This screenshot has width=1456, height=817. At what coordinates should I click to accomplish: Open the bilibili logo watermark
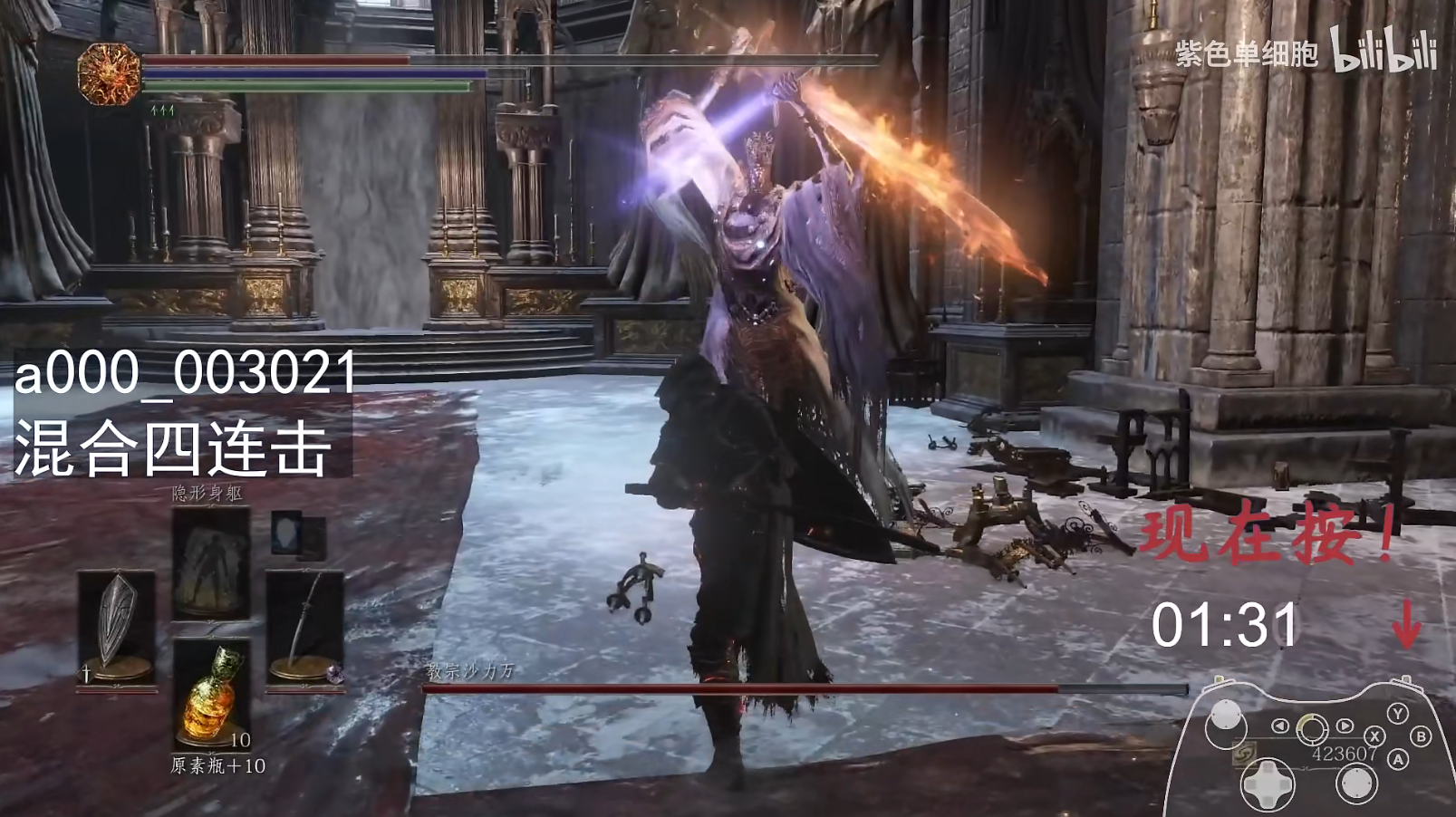1383,51
